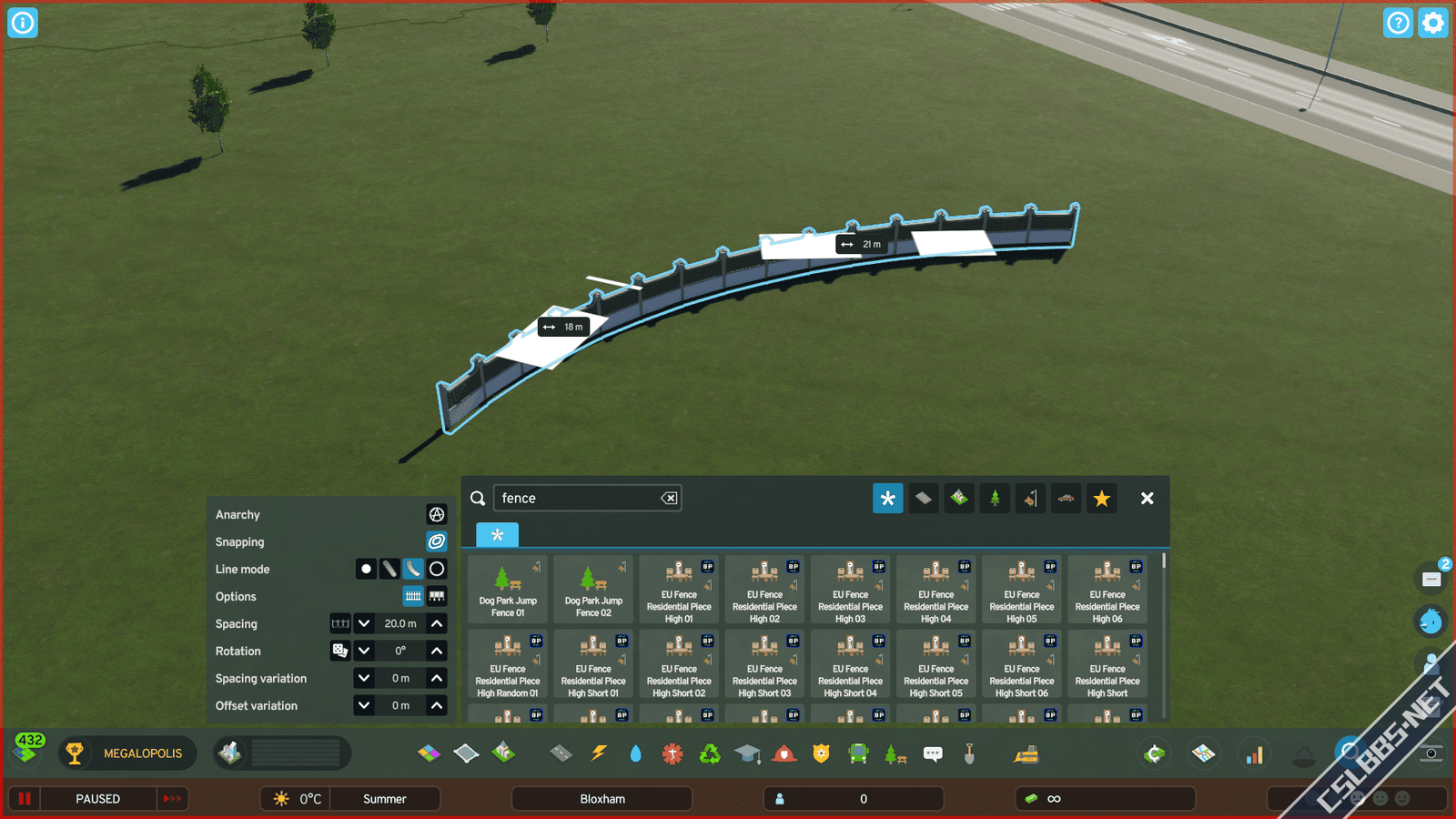Clear the search box text

pos(669,499)
